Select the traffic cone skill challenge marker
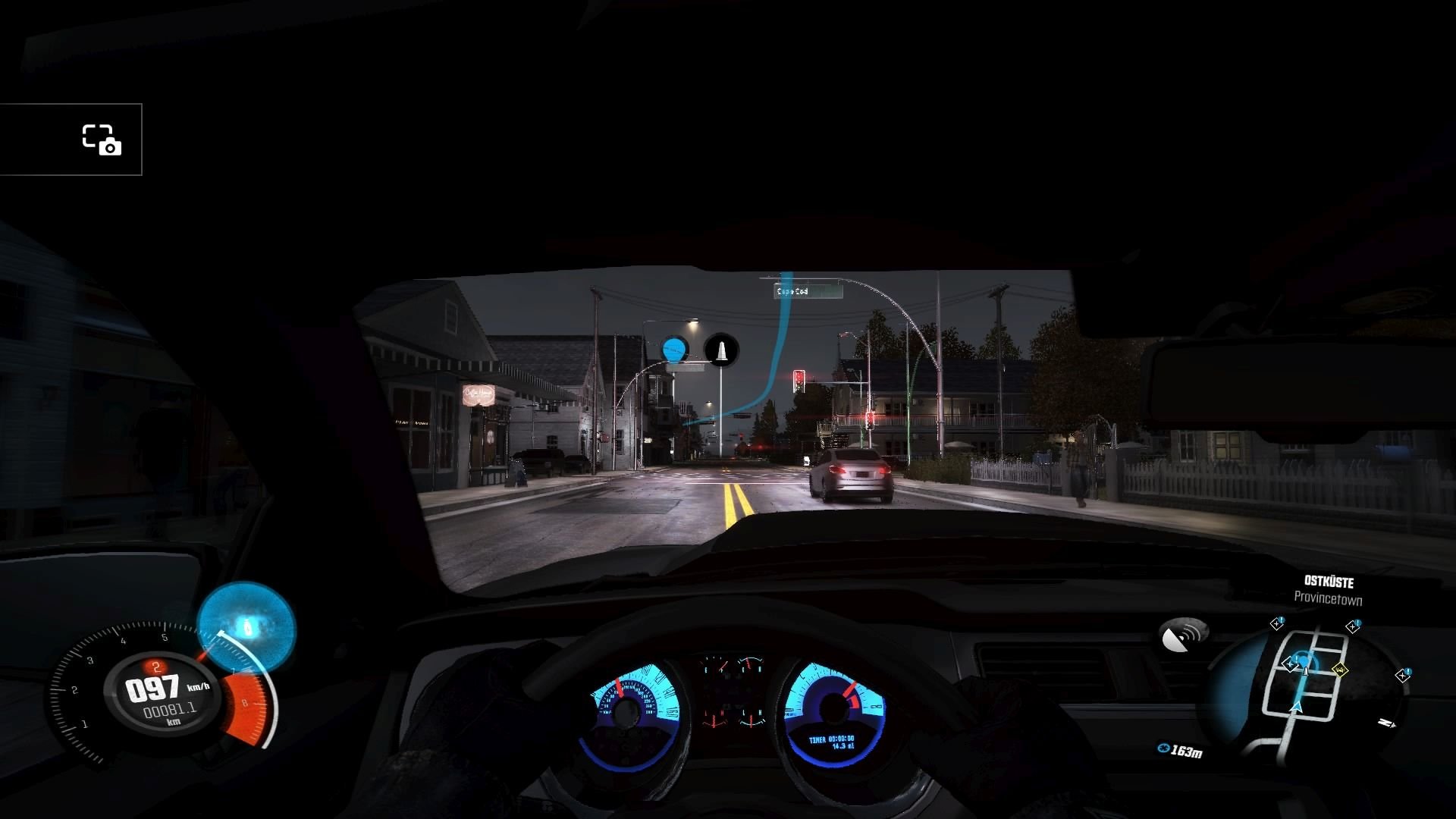The width and height of the screenshot is (1456, 819). point(721,350)
